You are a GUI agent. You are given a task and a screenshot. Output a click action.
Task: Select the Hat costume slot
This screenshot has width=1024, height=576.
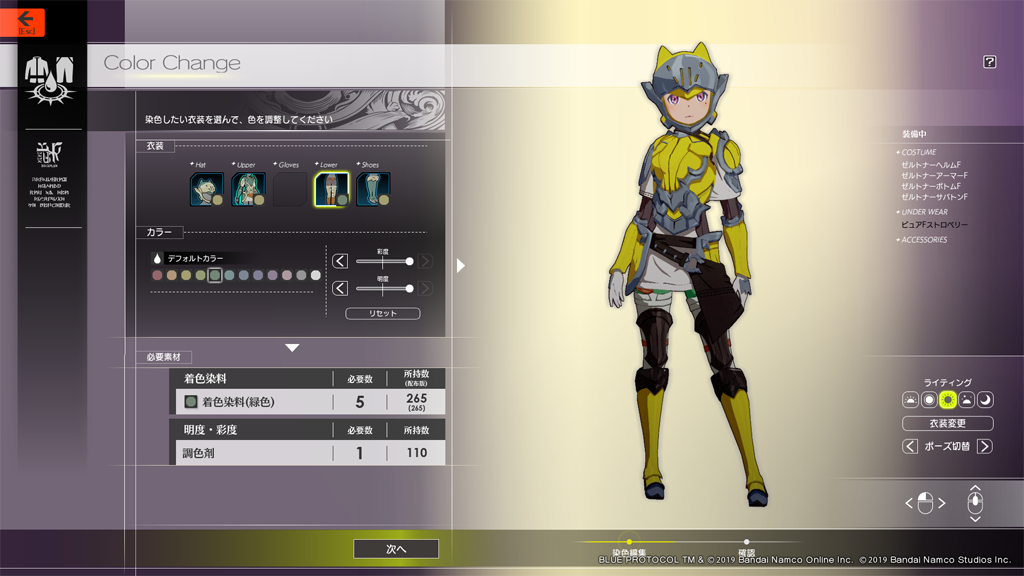(x=207, y=189)
